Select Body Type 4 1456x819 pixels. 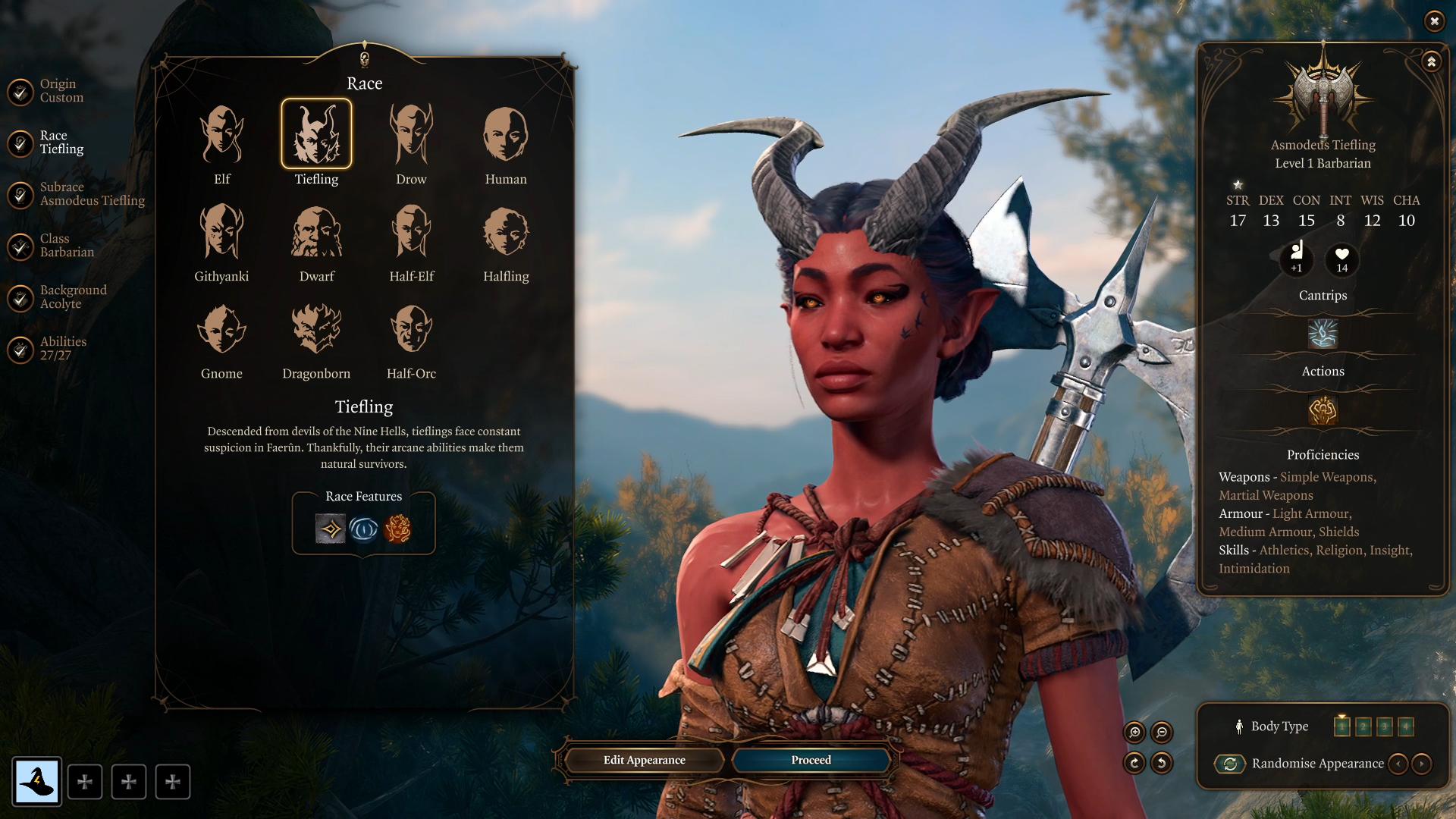click(x=1406, y=726)
